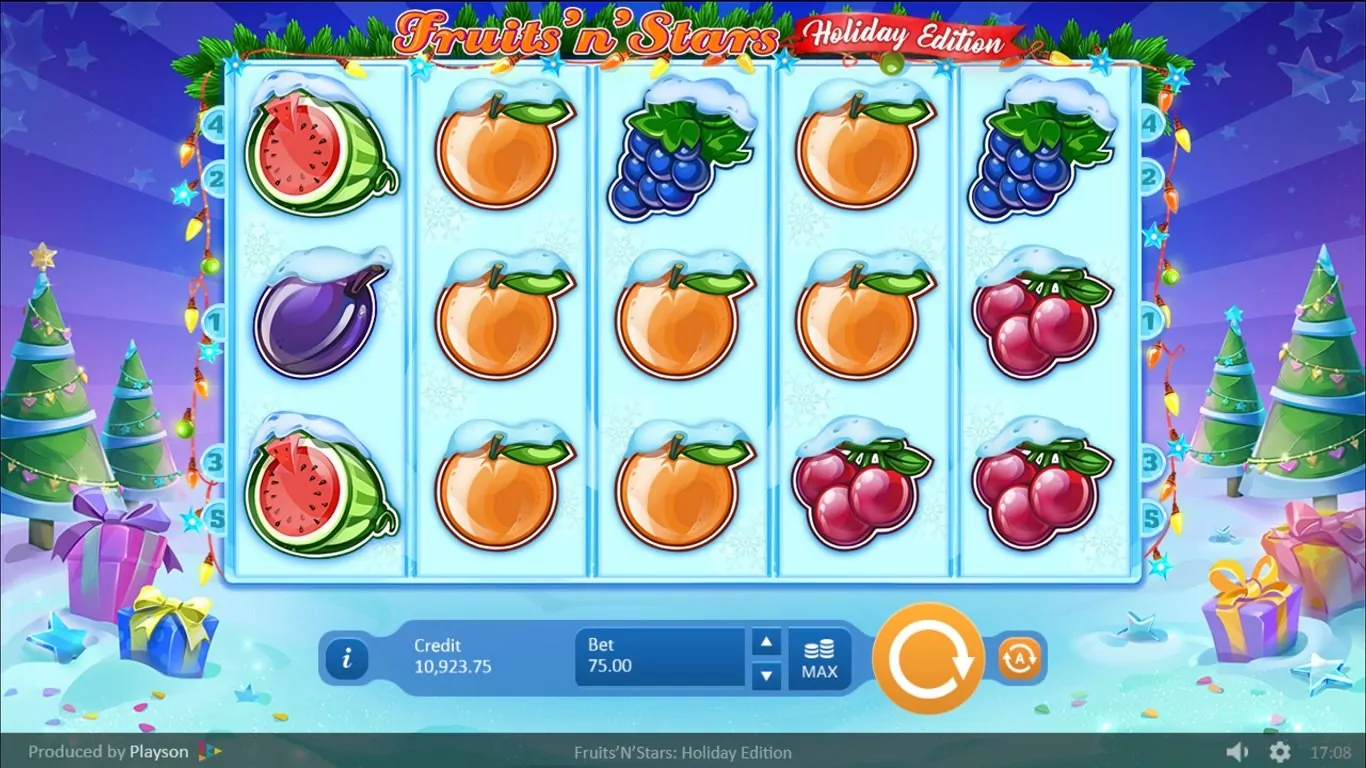This screenshot has width=1366, height=768.
Task: Open the info paytable button
Action: pyautogui.click(x=347, y=658)
